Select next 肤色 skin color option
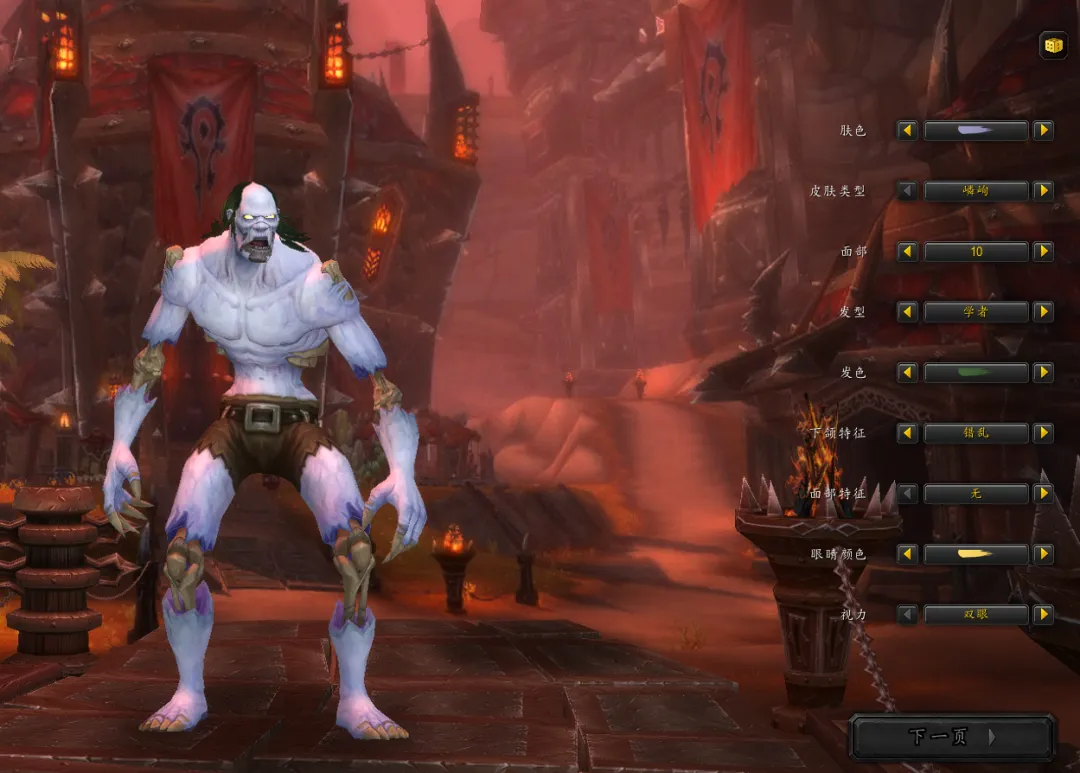This screenshot has height=773, width=1080. click(x=1043, y=130)
